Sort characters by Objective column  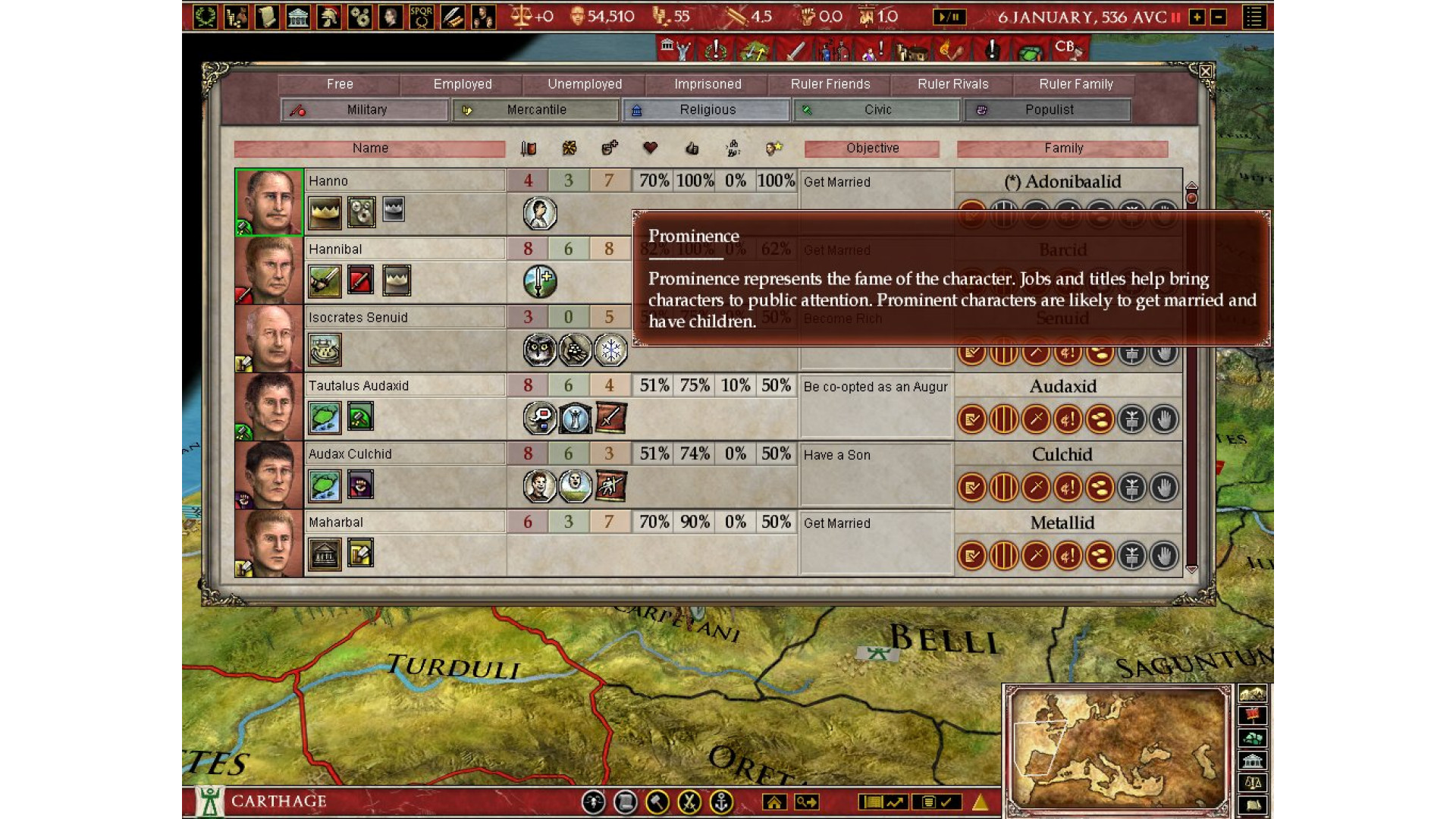click(872, 149)
